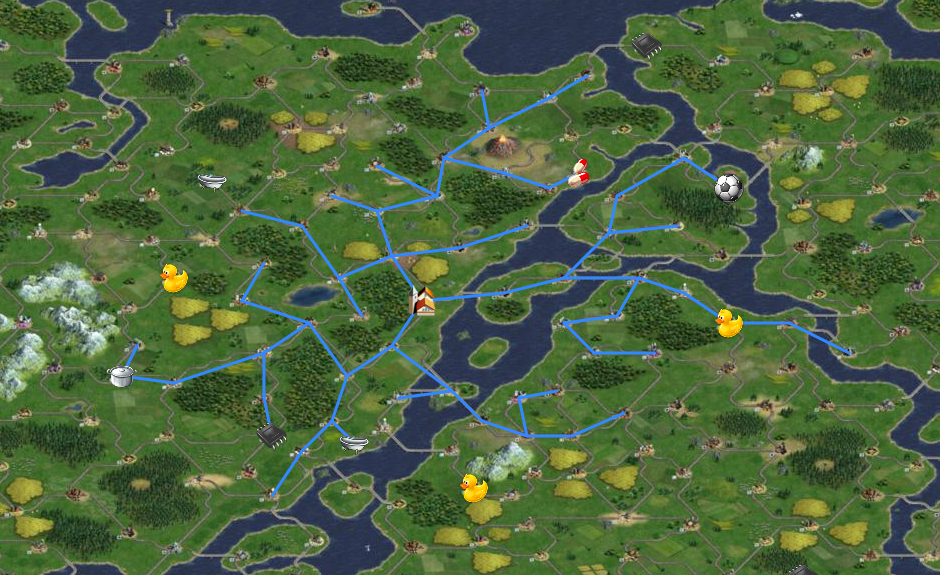Select the microchip marker linked to the blue route
This screenshot has height=575, width=940.
point(271,434)
